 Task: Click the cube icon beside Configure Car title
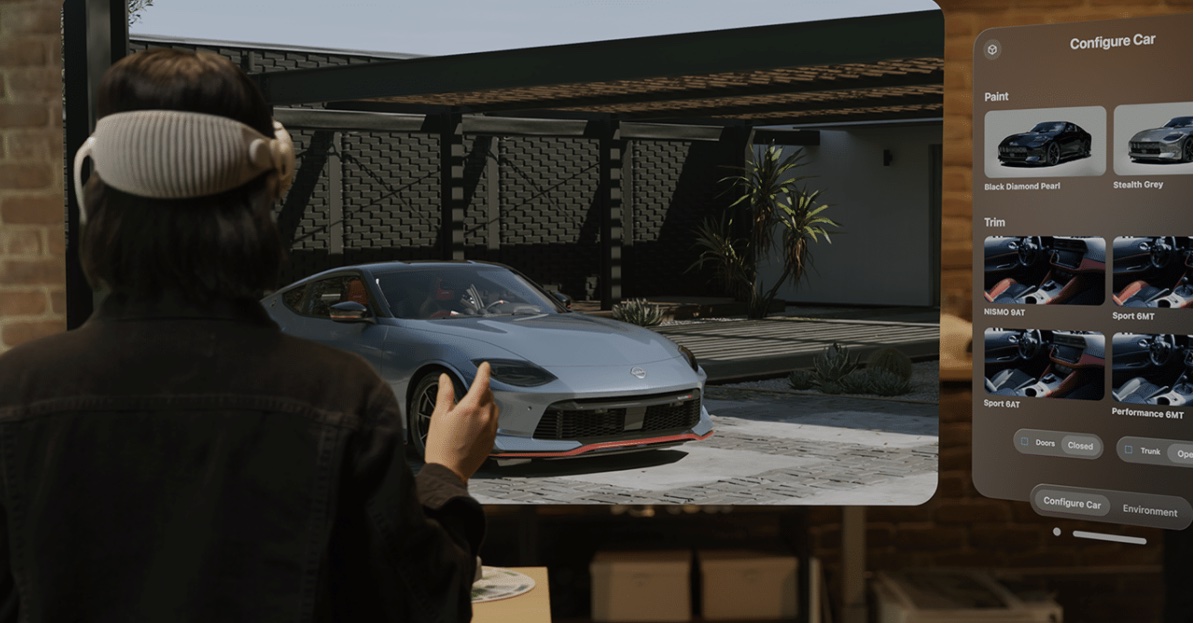pyautogui.click(x=992, y=49)
